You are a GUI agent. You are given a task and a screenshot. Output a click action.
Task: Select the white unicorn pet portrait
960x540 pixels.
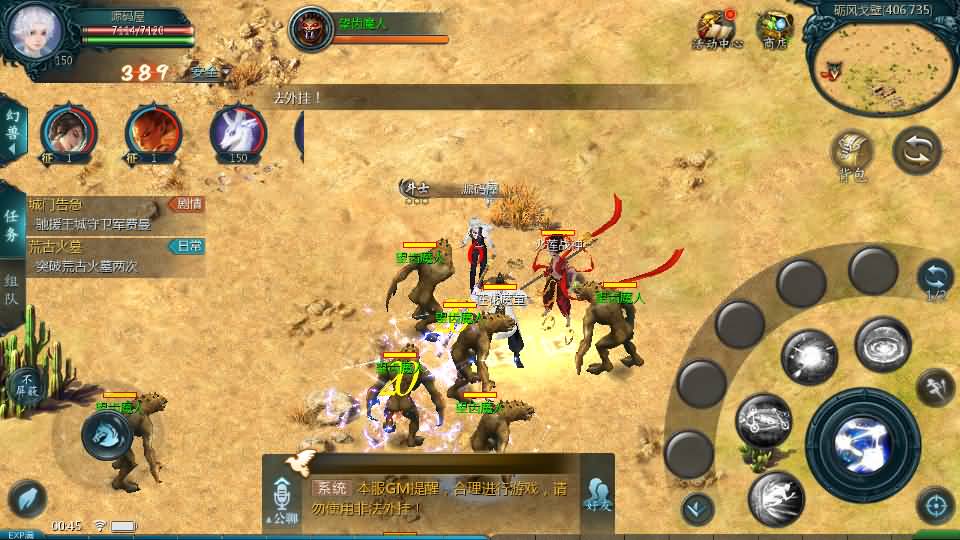[238, 133]
